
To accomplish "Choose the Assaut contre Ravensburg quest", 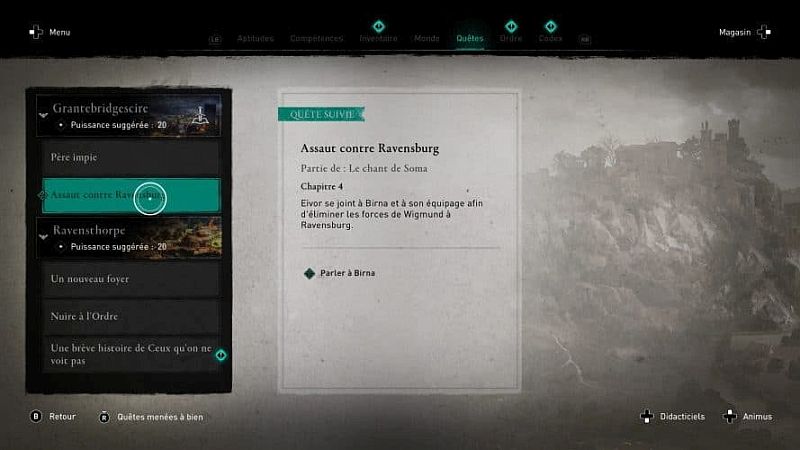I will [131, 195].
